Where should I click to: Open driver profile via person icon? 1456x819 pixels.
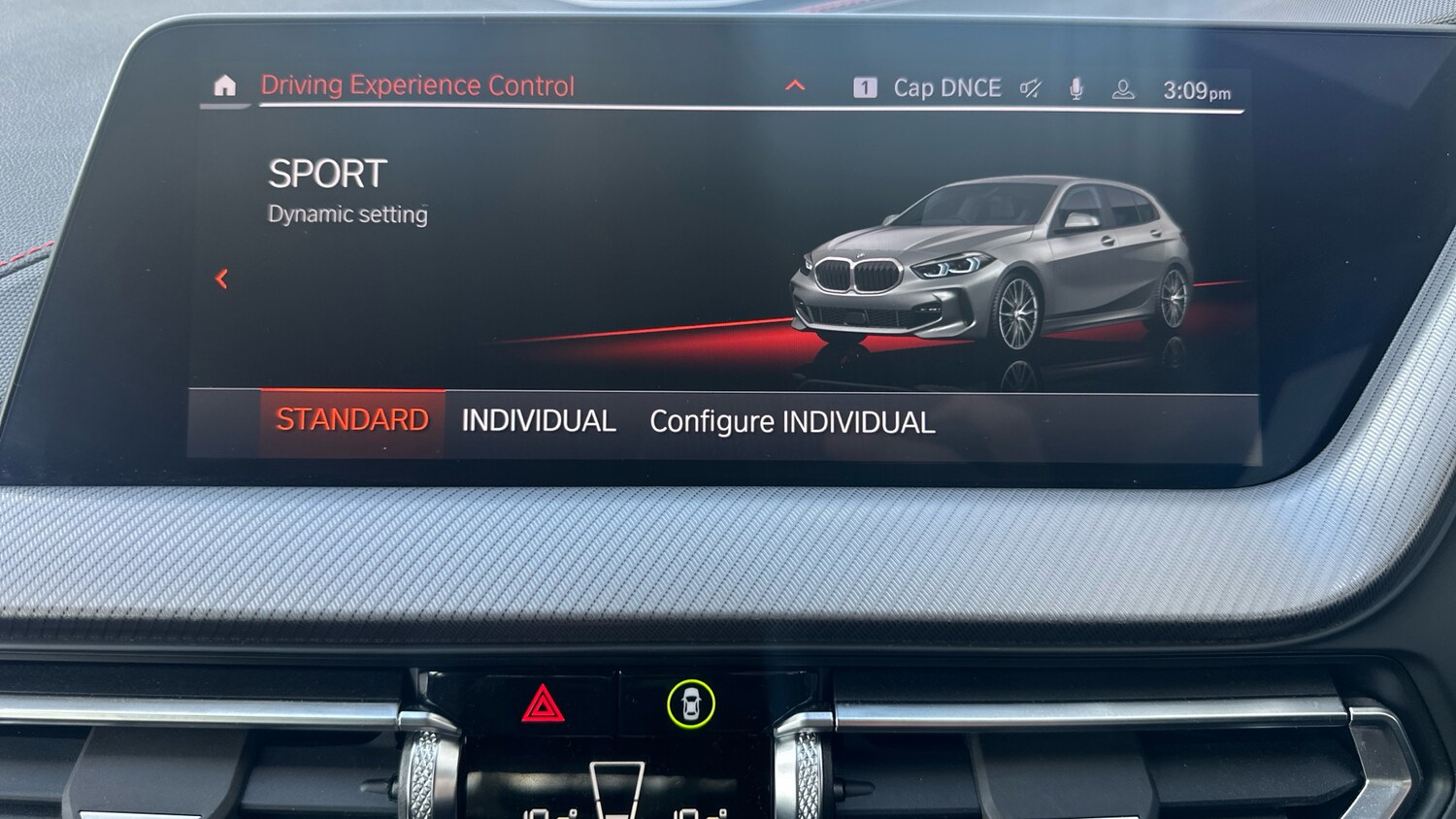point(1123,88)
